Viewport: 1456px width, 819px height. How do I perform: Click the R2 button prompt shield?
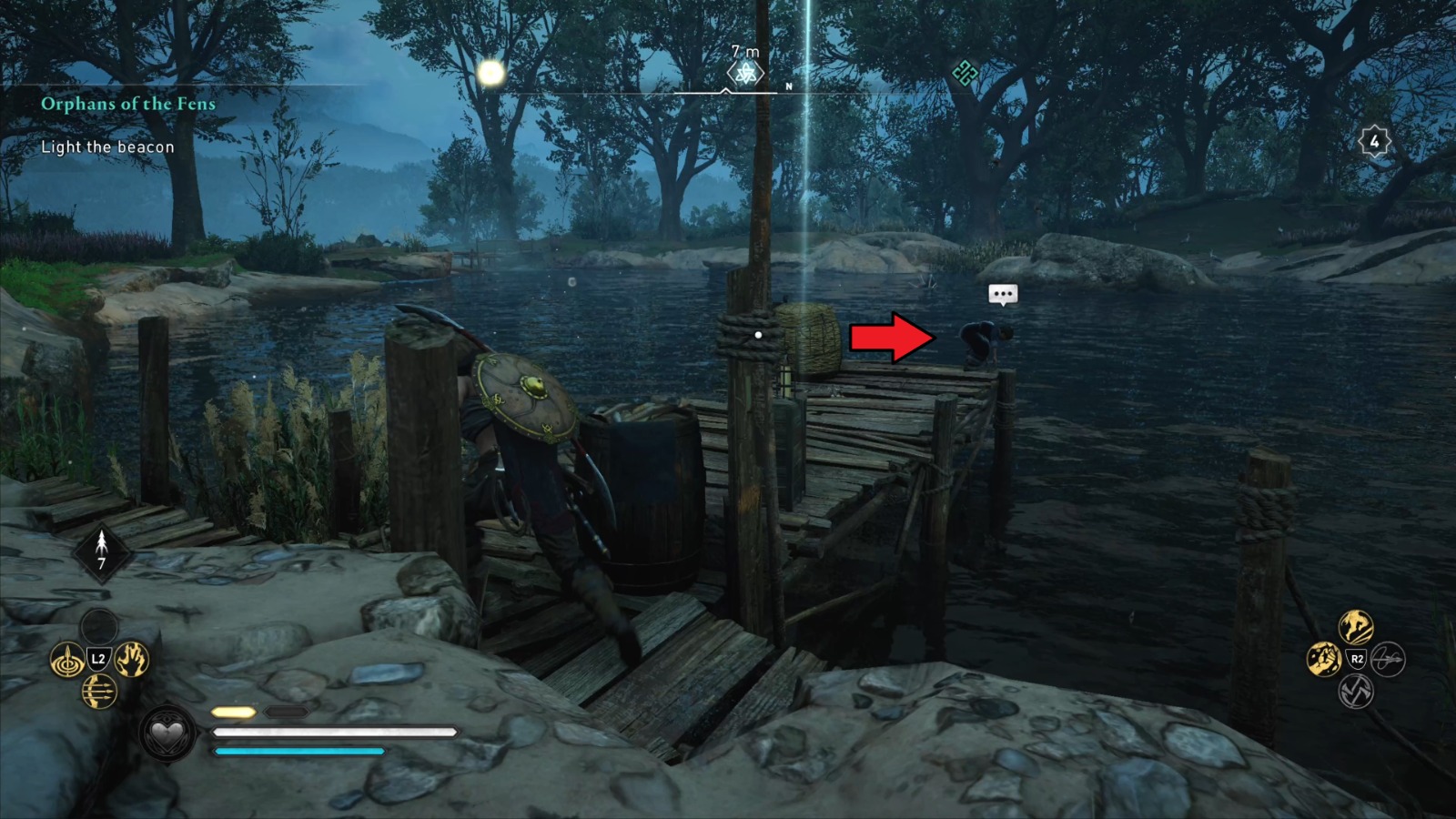1358,659
